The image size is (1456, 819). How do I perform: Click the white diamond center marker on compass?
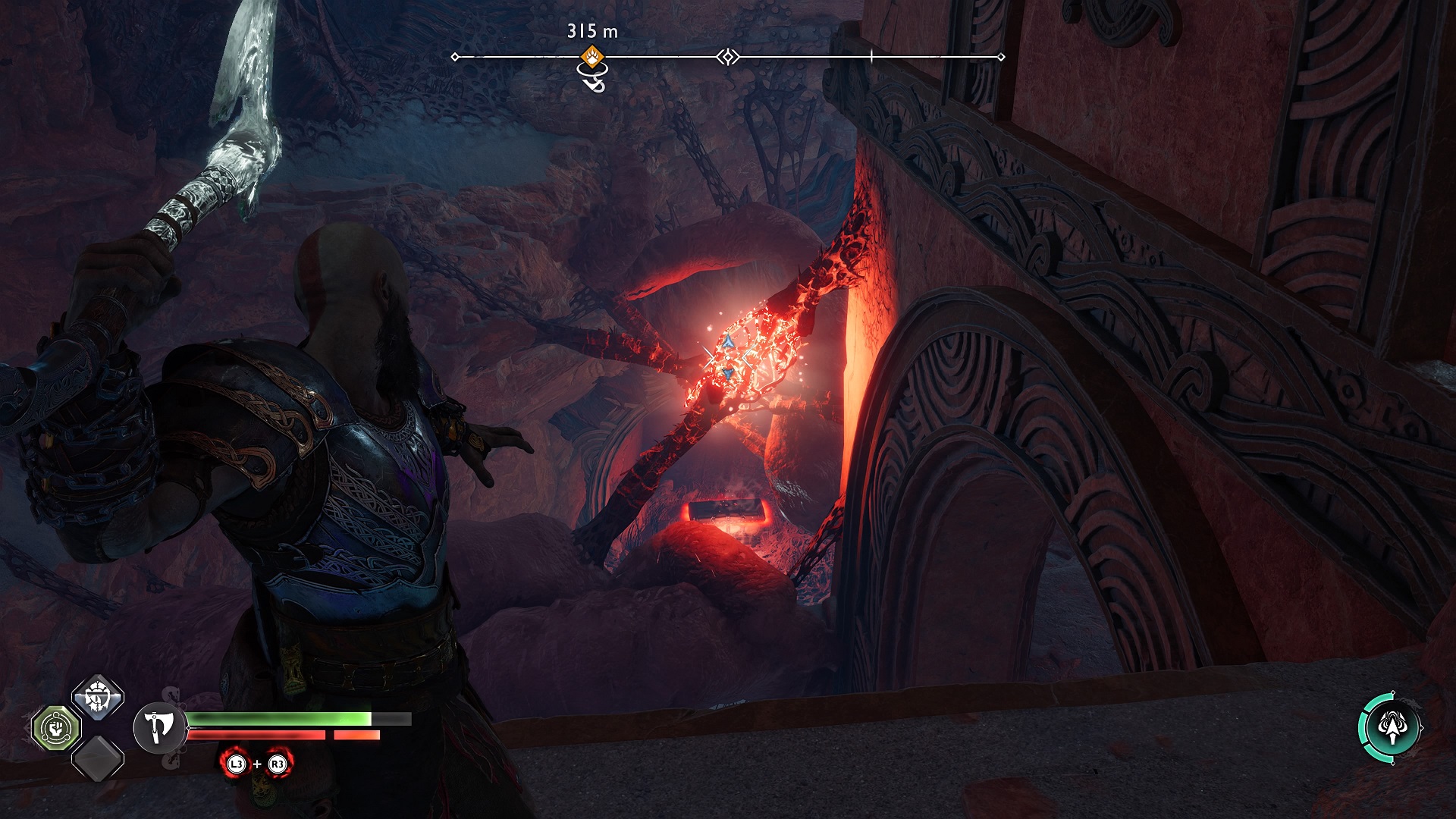coord(728,57)
